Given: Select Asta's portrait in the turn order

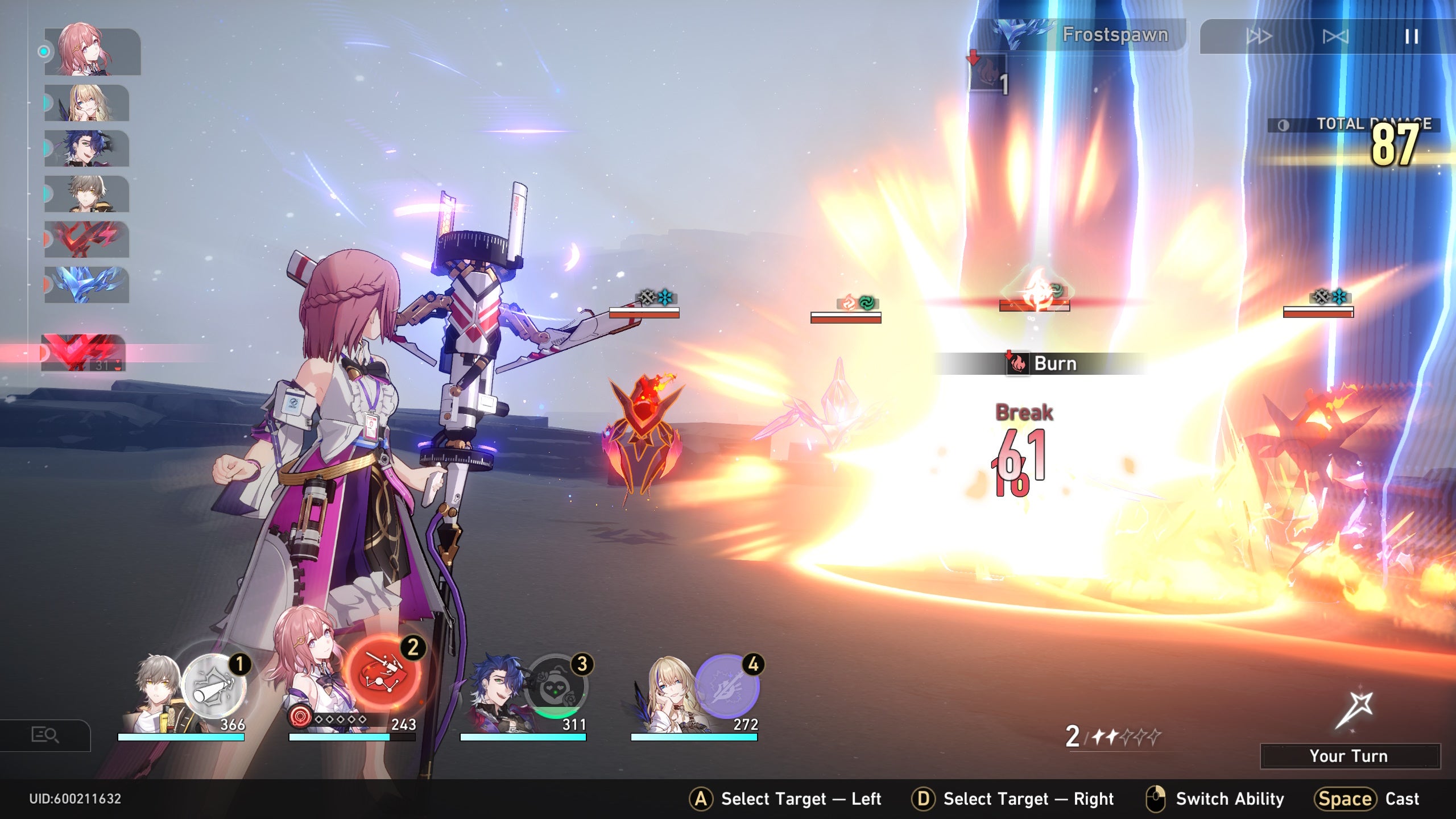Looking at the screenshot, I should pyautogui.click(x=91, y=51).
